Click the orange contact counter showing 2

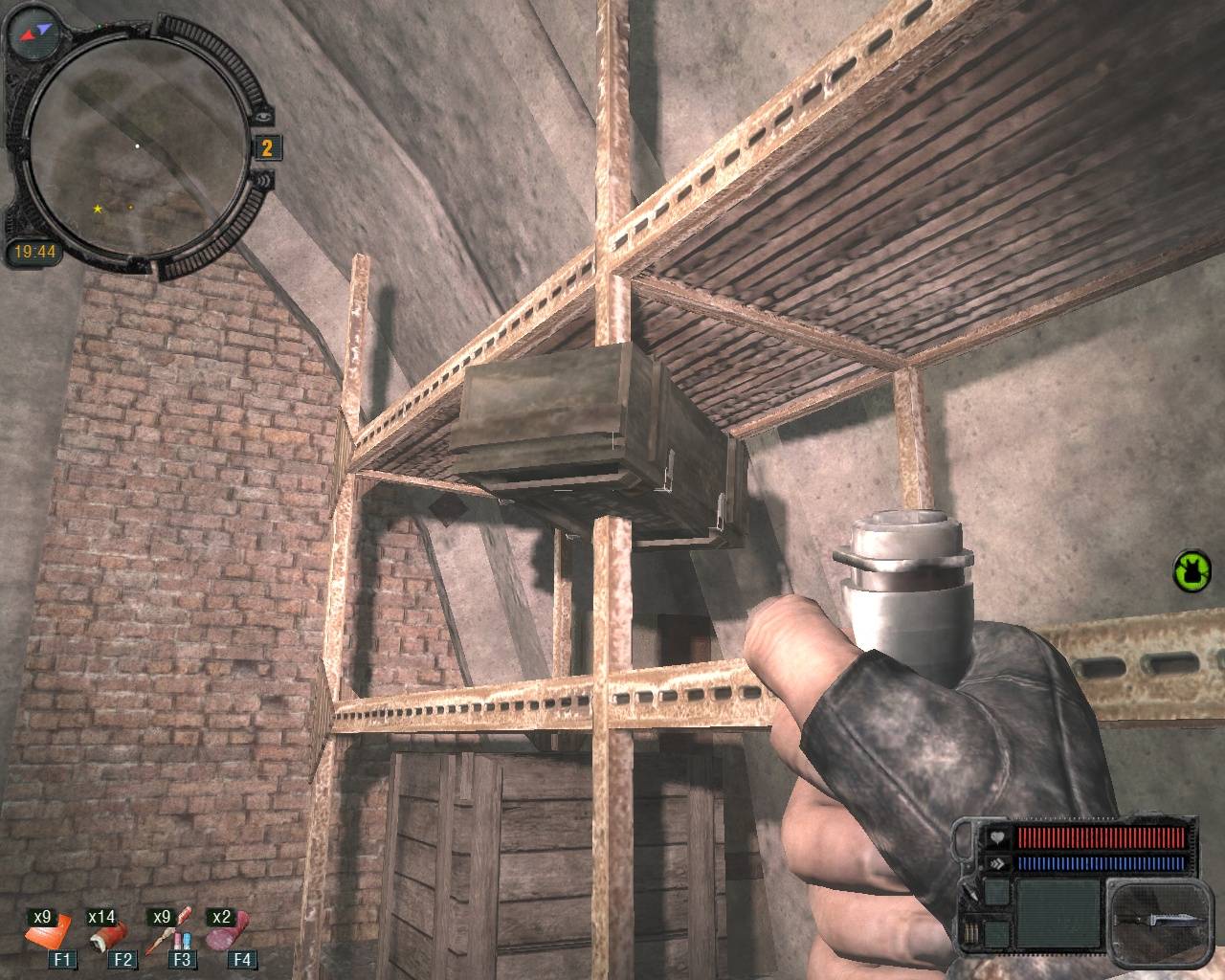pyautogui.click(x=267, y=146)
